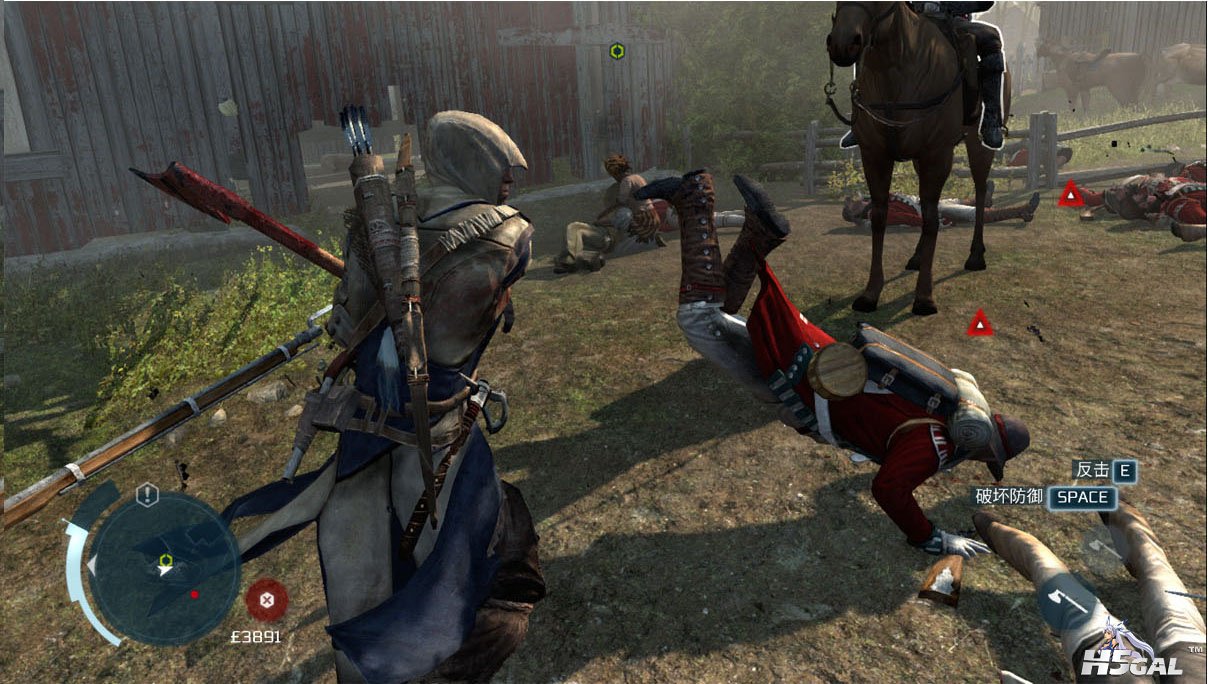Click the H5GAL watermark logo
This screenshot has height=684, width=1208.
coord(1132,659)
